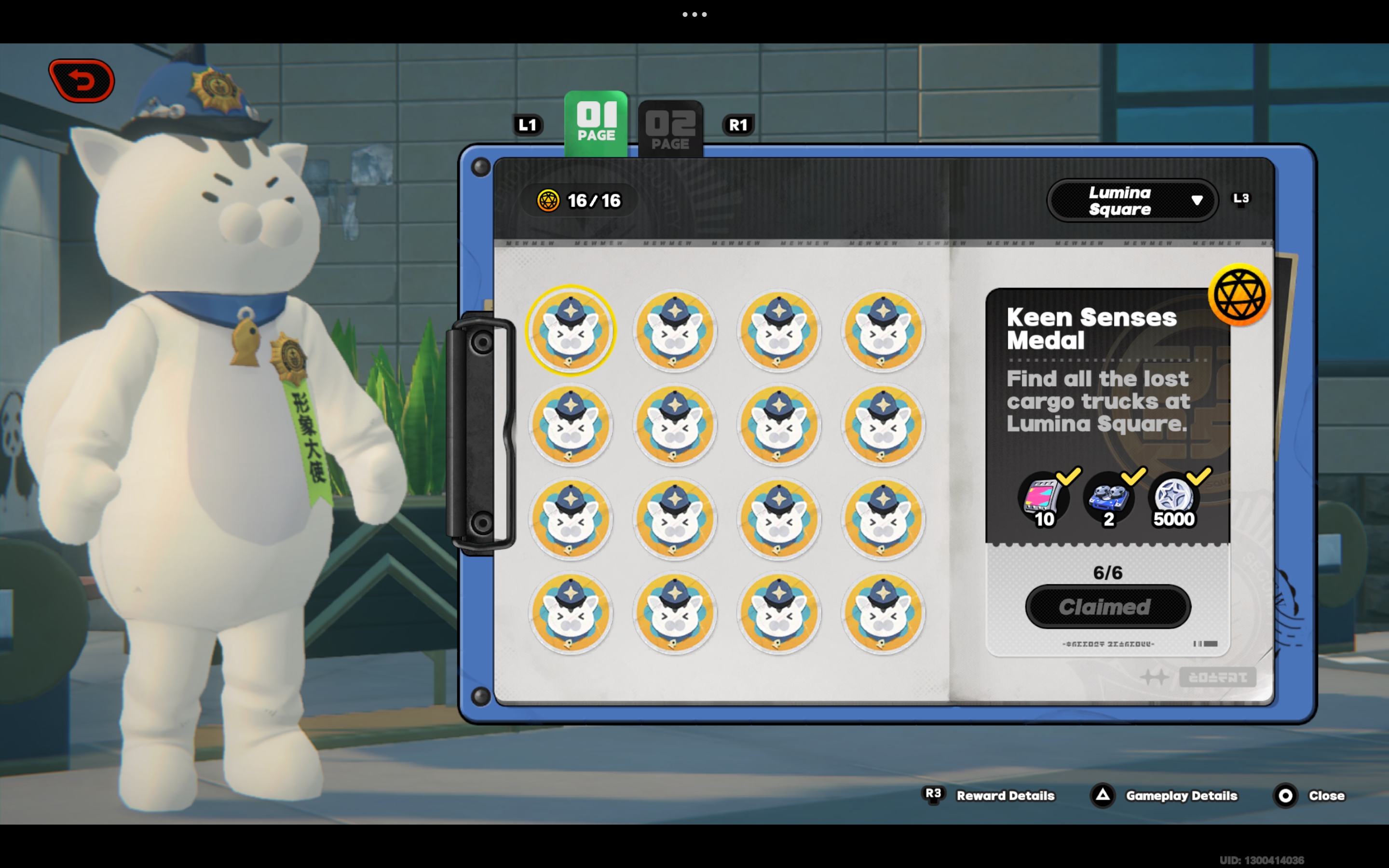Click the red back arrow button

tap(82, 81)
